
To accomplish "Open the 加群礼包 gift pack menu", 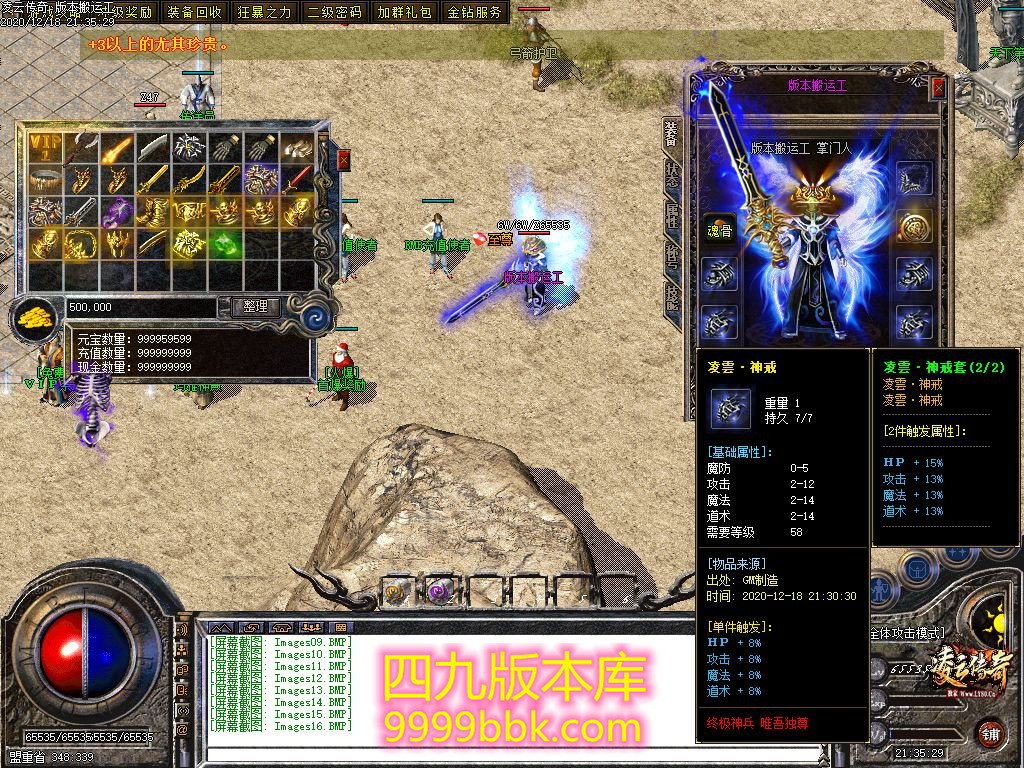I will coord(404,12).
